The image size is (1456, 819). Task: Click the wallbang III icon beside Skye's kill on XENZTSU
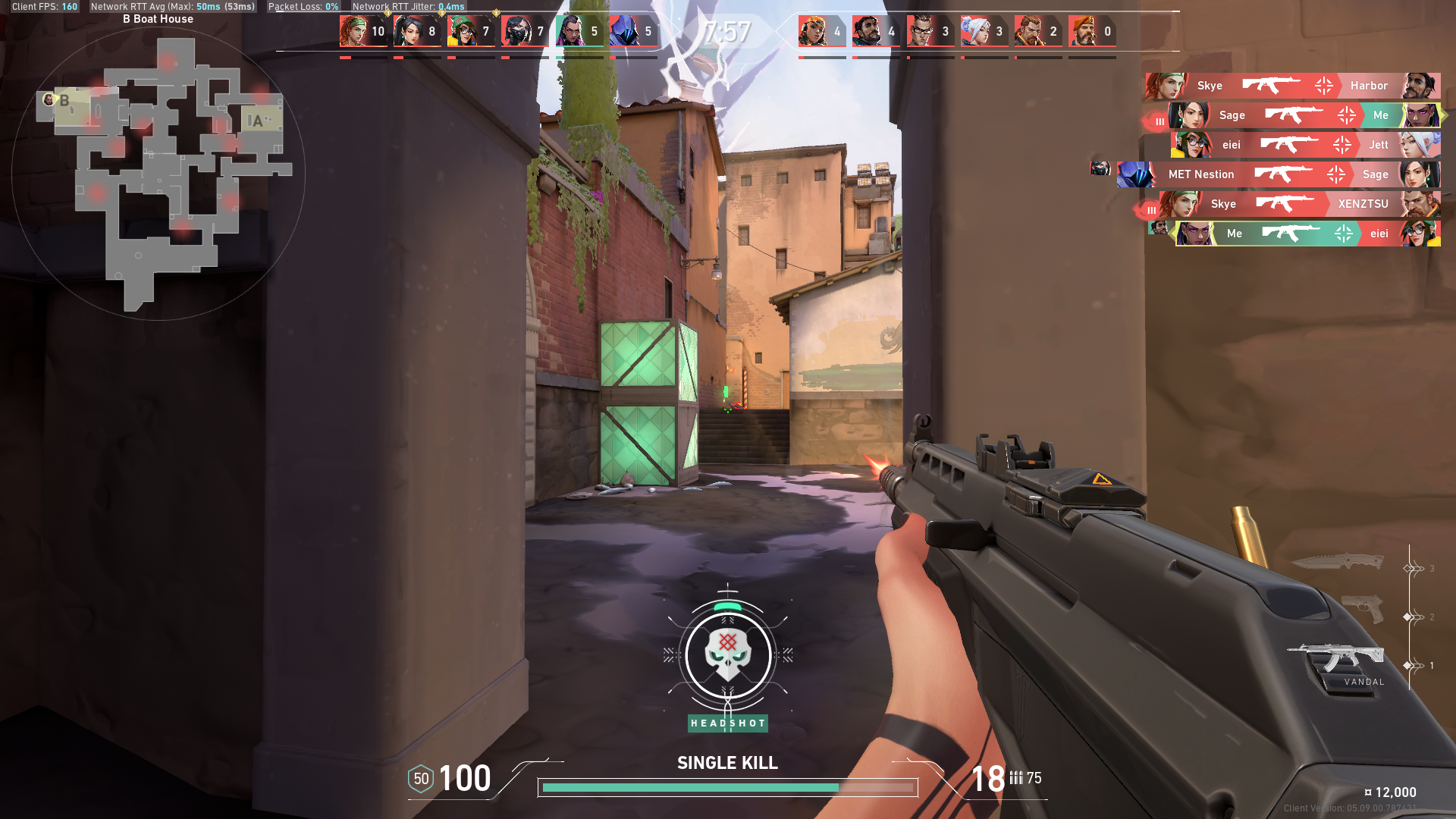coord(1150,209)
